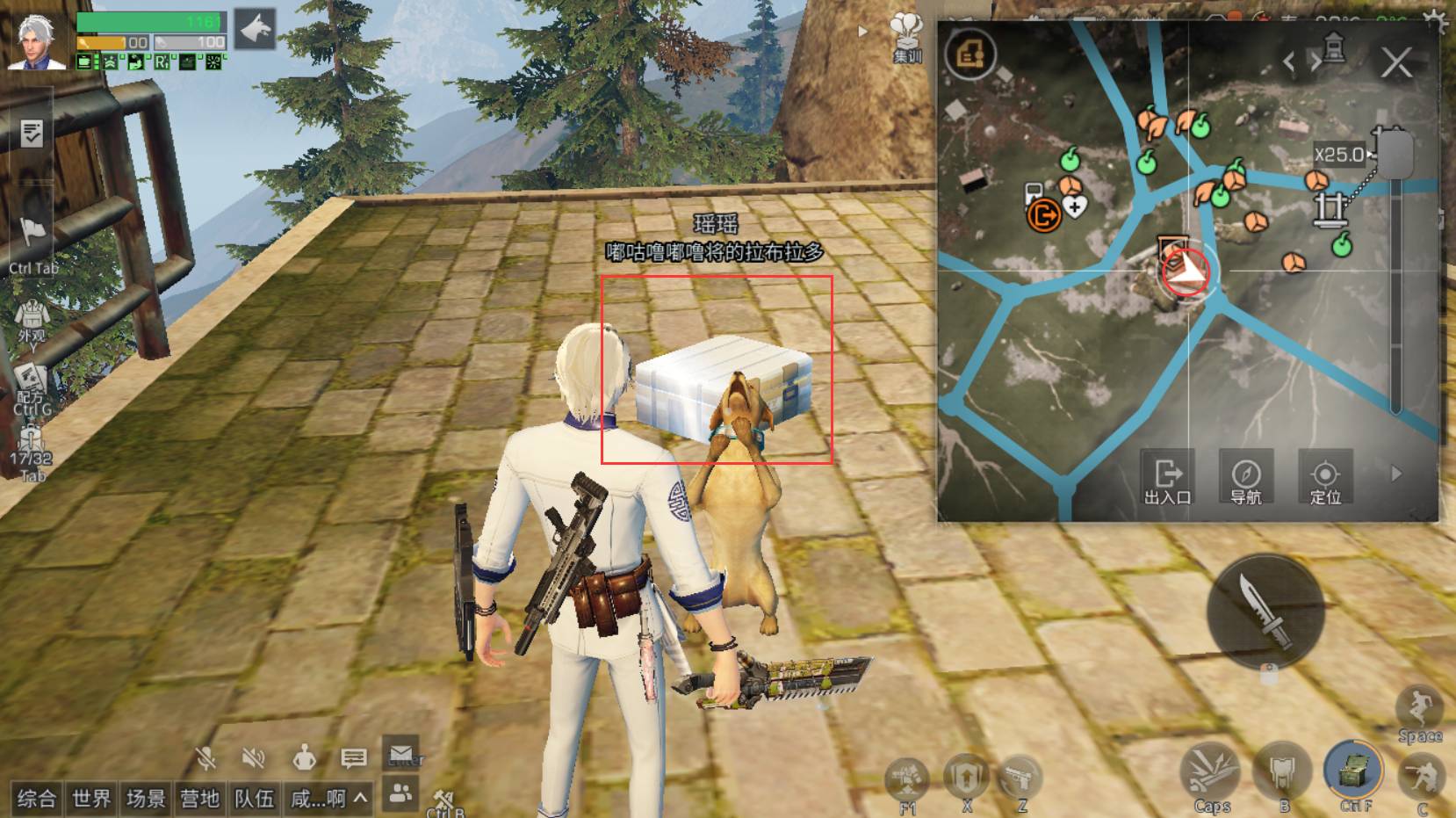Toggle the muted microphone icon
Viewport: 1456px width, 818px height.
click(x=206, y=757)
